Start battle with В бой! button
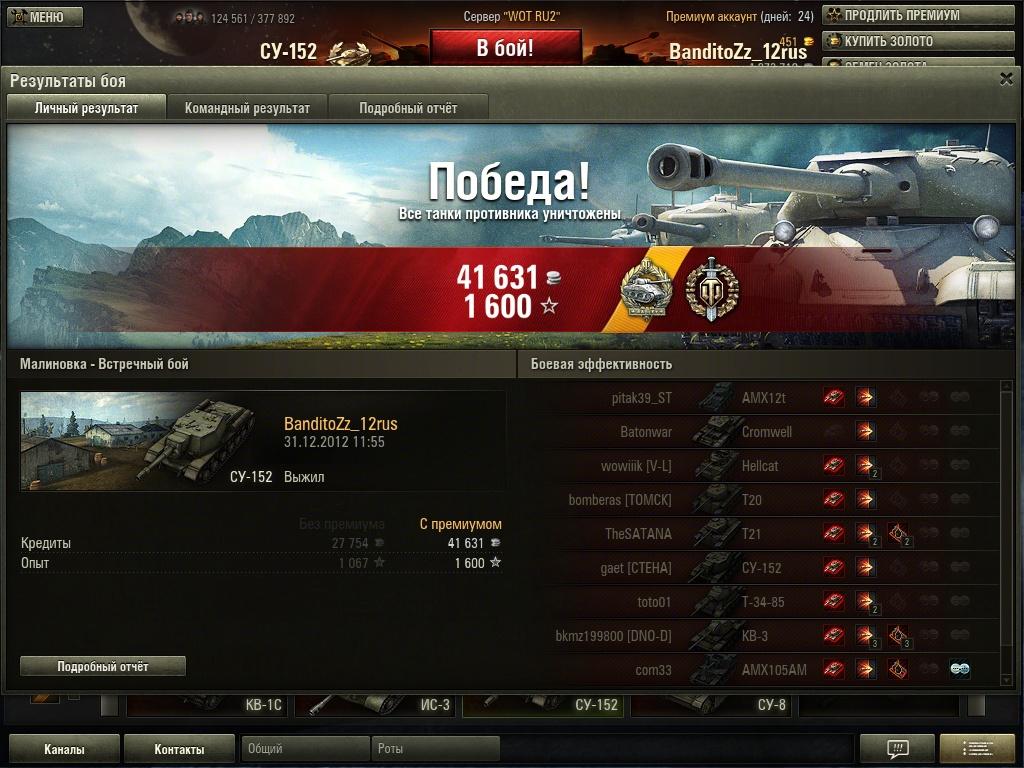 tap(505, 48)
